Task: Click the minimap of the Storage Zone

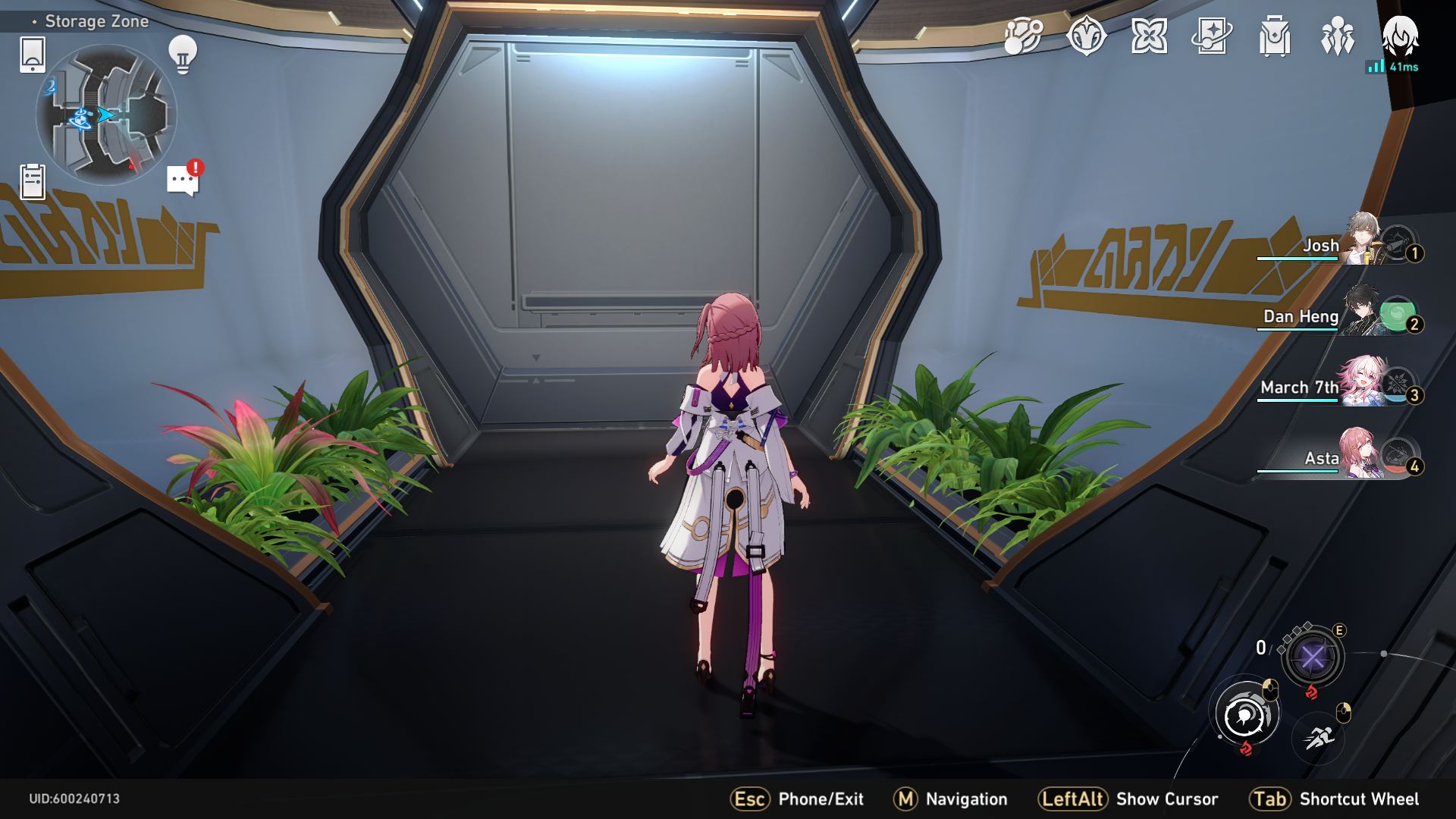Action: click(x=106, y=114)
